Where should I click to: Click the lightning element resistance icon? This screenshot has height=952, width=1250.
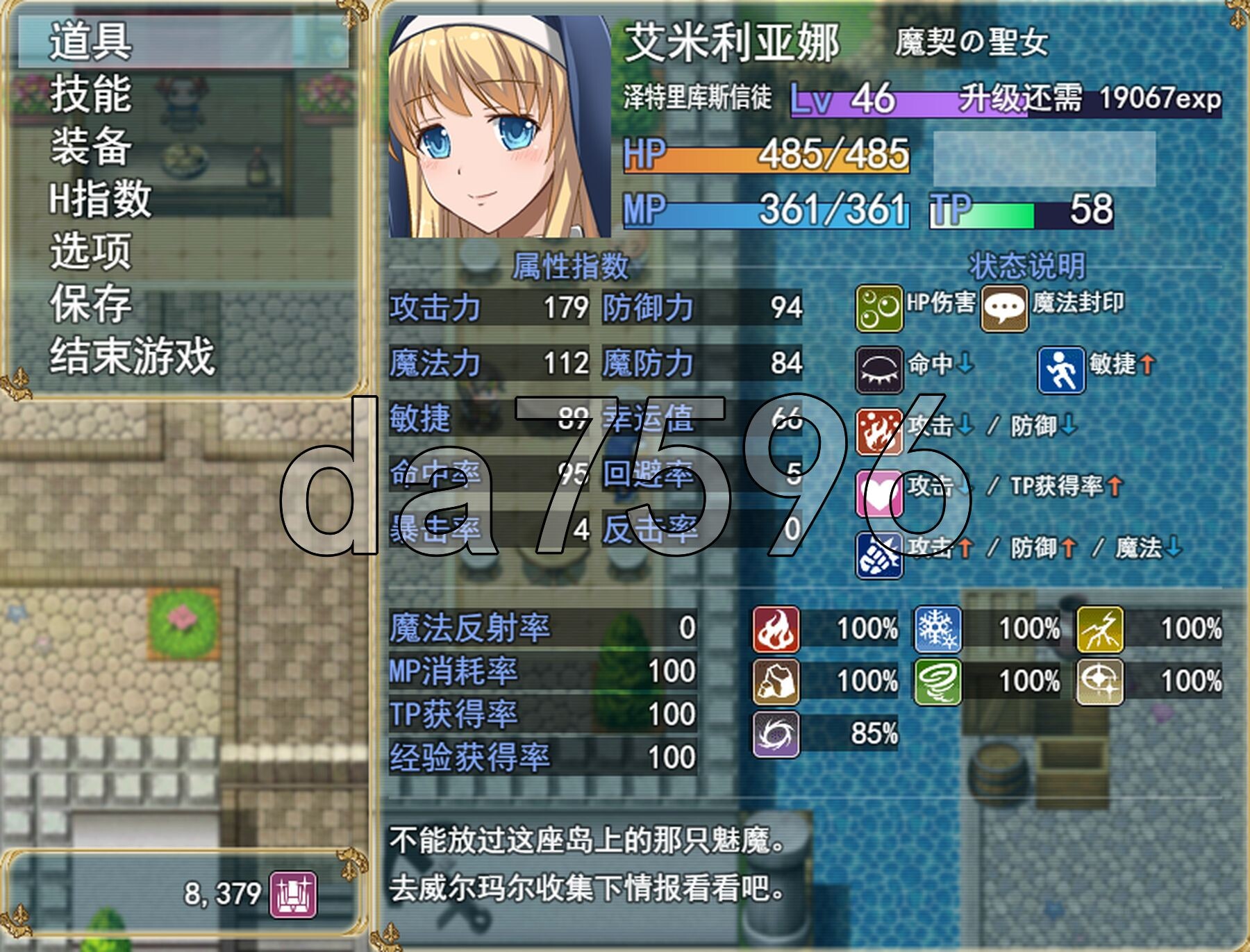pyautogui.click(x=1100, y=629)
